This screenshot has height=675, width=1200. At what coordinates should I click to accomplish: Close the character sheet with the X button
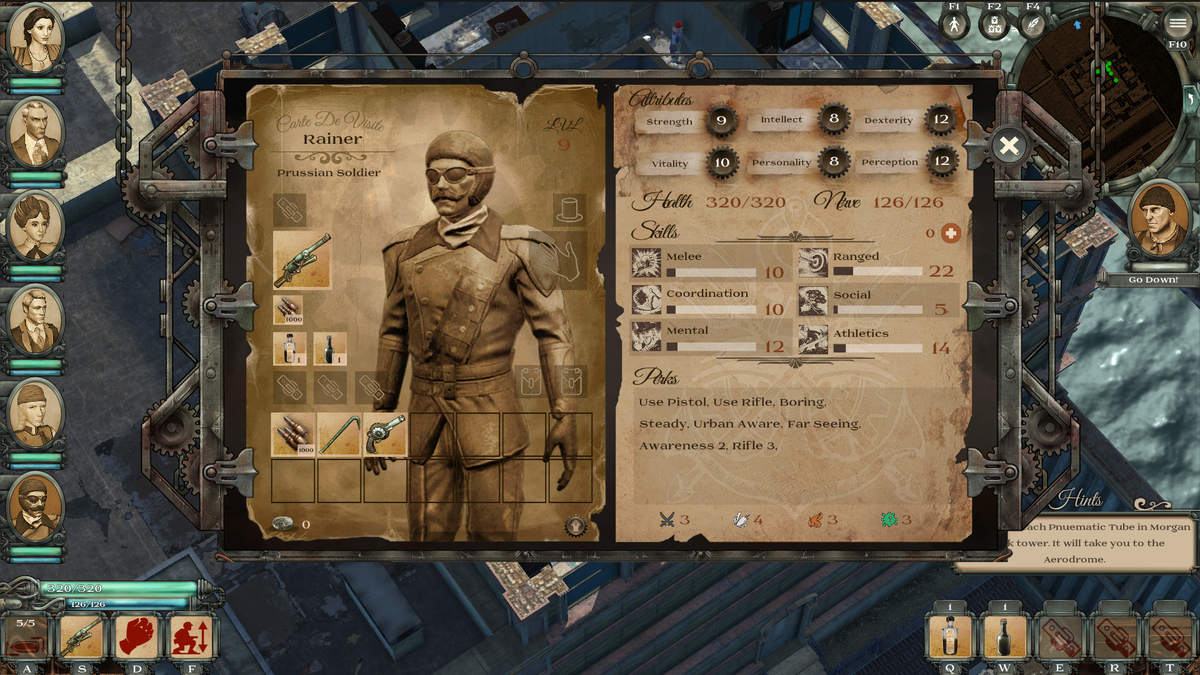(x=1009, y=147)
